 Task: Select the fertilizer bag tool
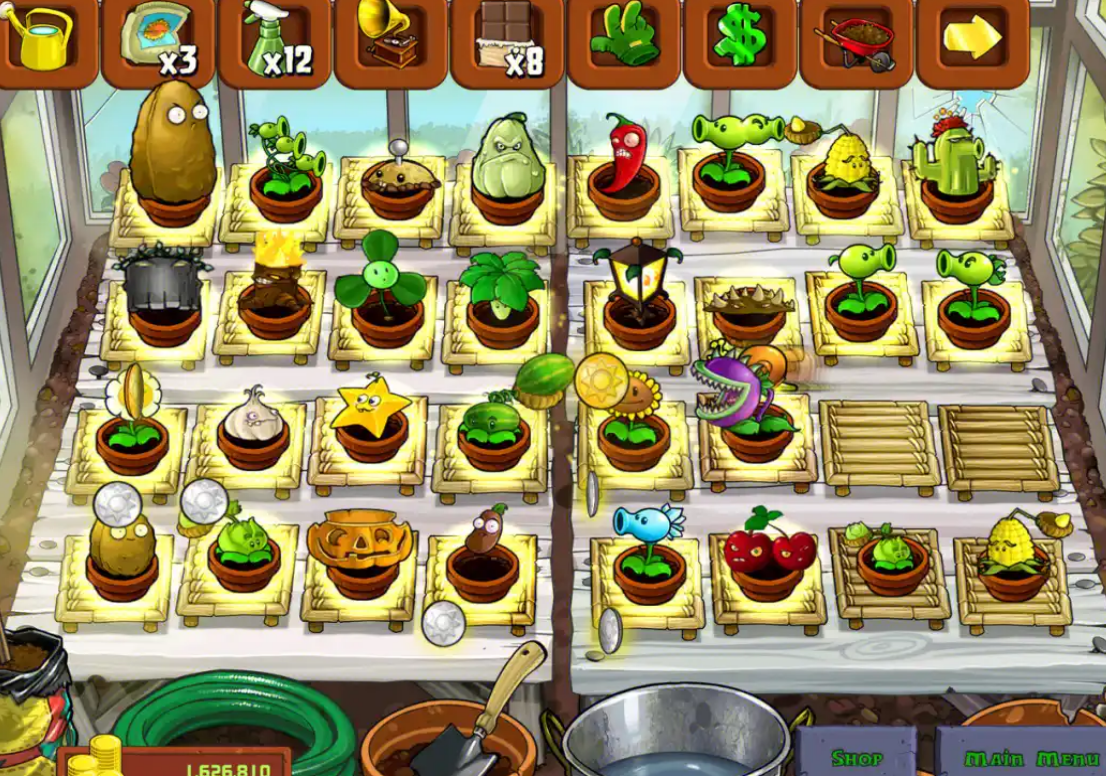[x=157, y=39]
